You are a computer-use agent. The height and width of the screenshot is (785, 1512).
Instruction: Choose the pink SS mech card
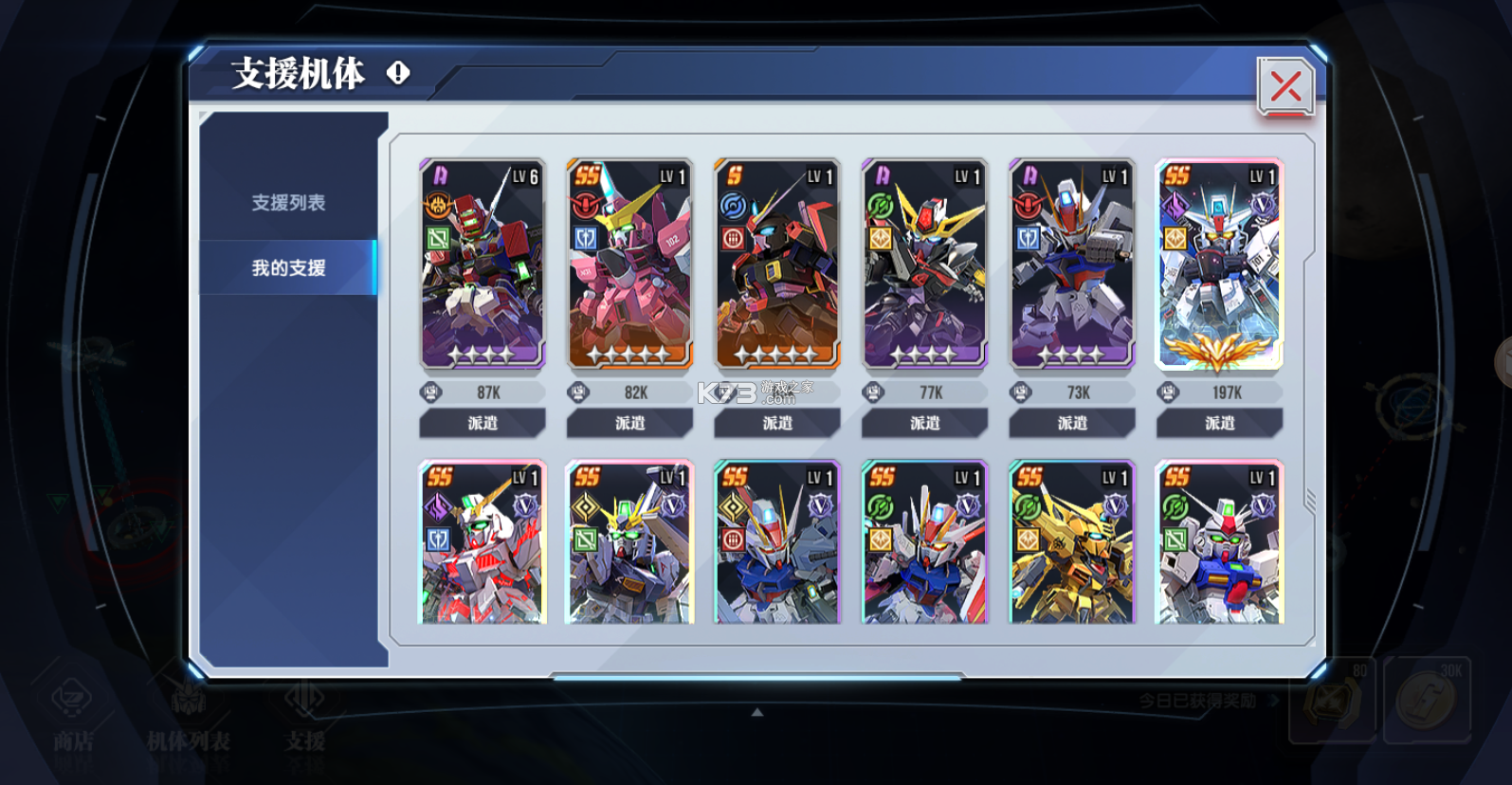[629, 264]
